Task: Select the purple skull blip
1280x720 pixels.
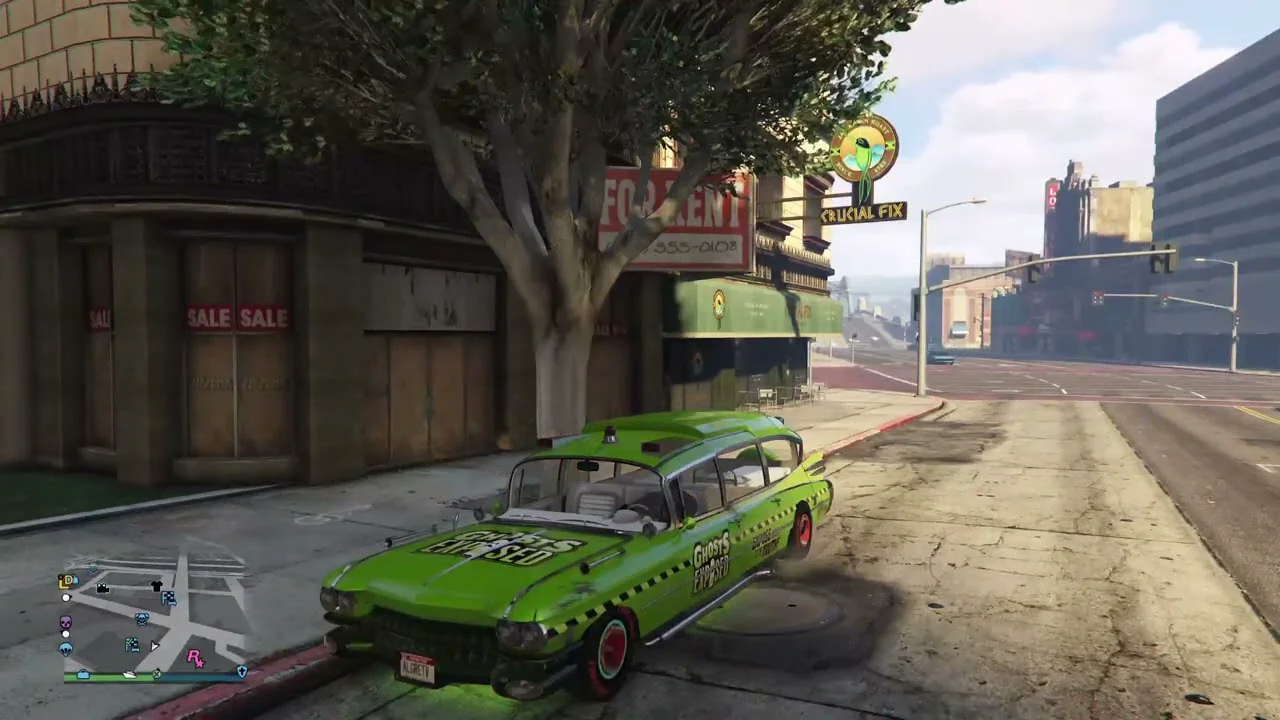Action: tap(66, 622)
